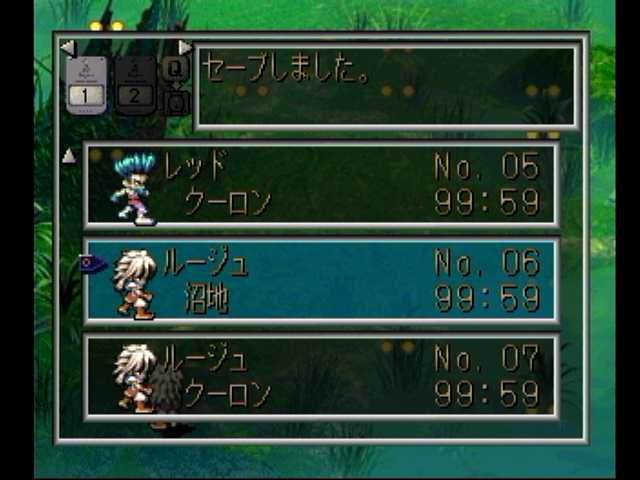Select memory card slot 1

click(86, 86)
